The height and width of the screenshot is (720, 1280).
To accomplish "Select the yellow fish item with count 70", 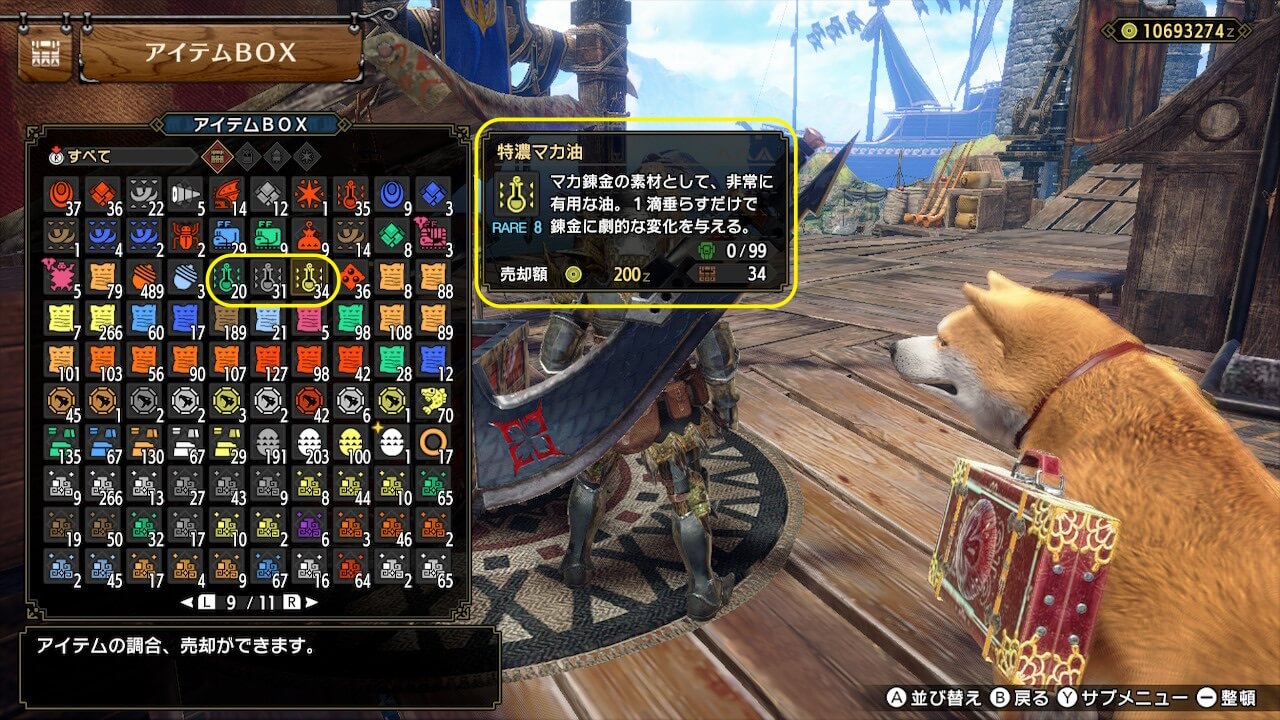I will point(433,401).
